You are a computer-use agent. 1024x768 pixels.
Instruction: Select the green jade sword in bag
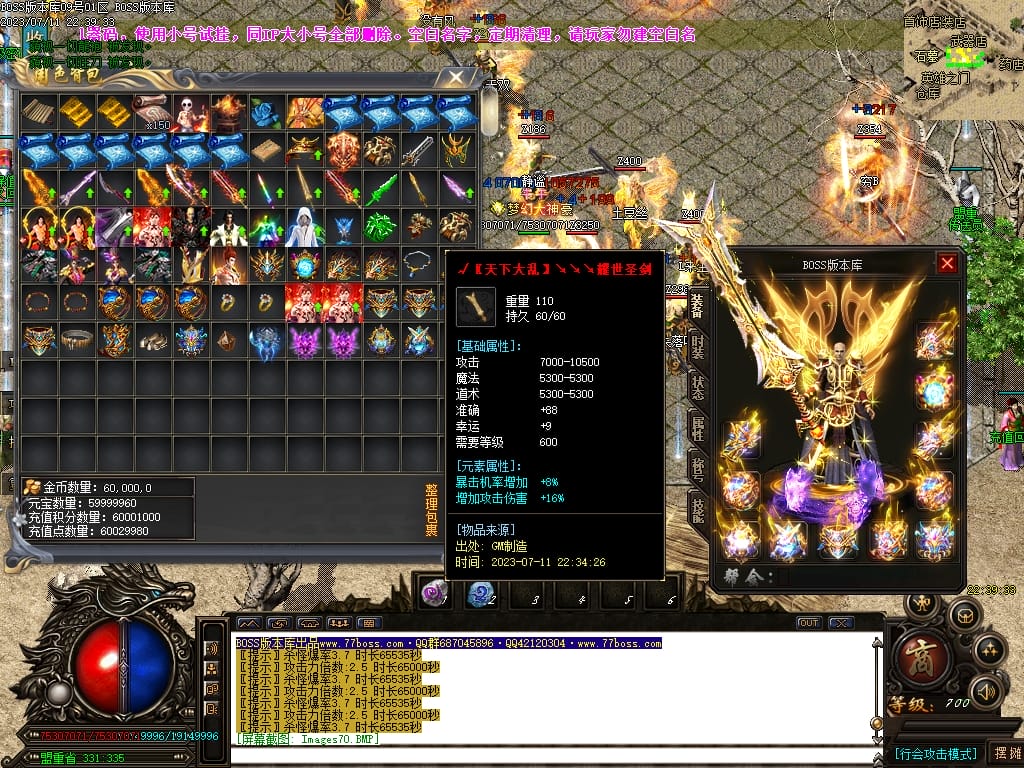381,188
